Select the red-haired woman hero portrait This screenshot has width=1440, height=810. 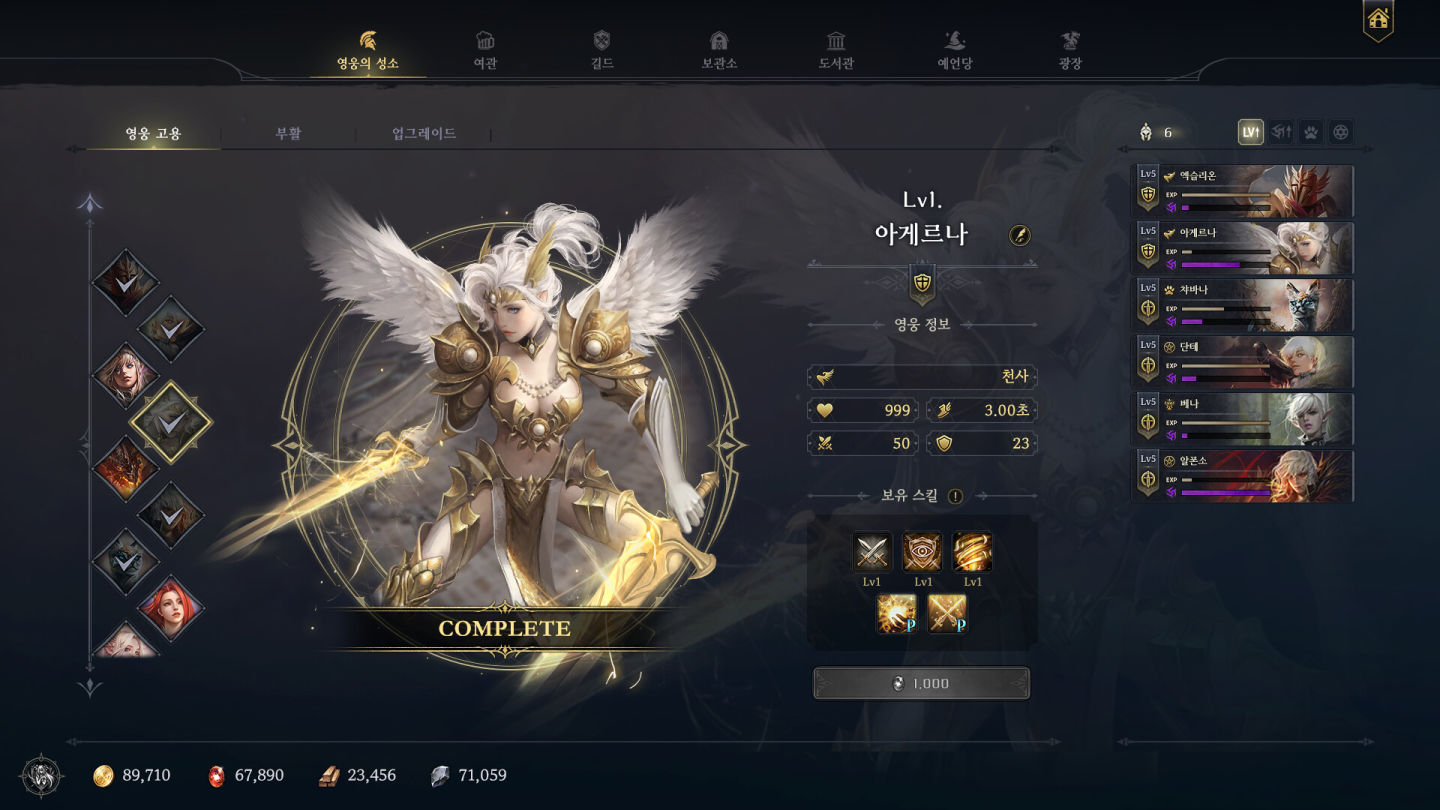pyautogui.click(x=170, y=608)
